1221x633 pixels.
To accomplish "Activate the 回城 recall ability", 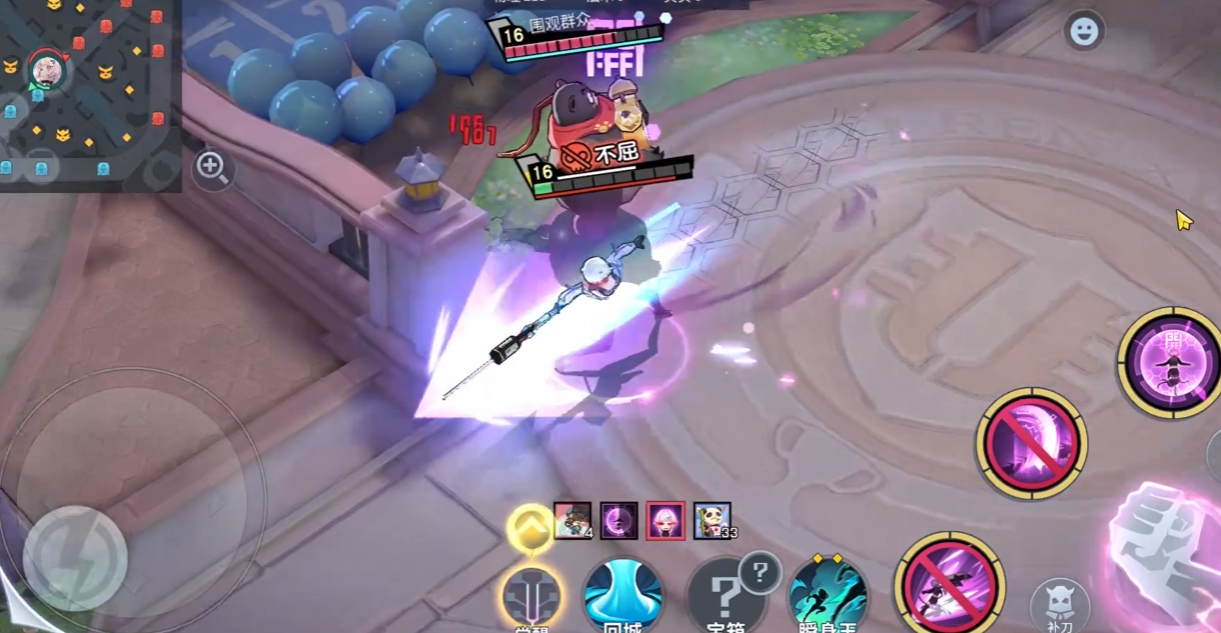I will click(x=623, y=596).
